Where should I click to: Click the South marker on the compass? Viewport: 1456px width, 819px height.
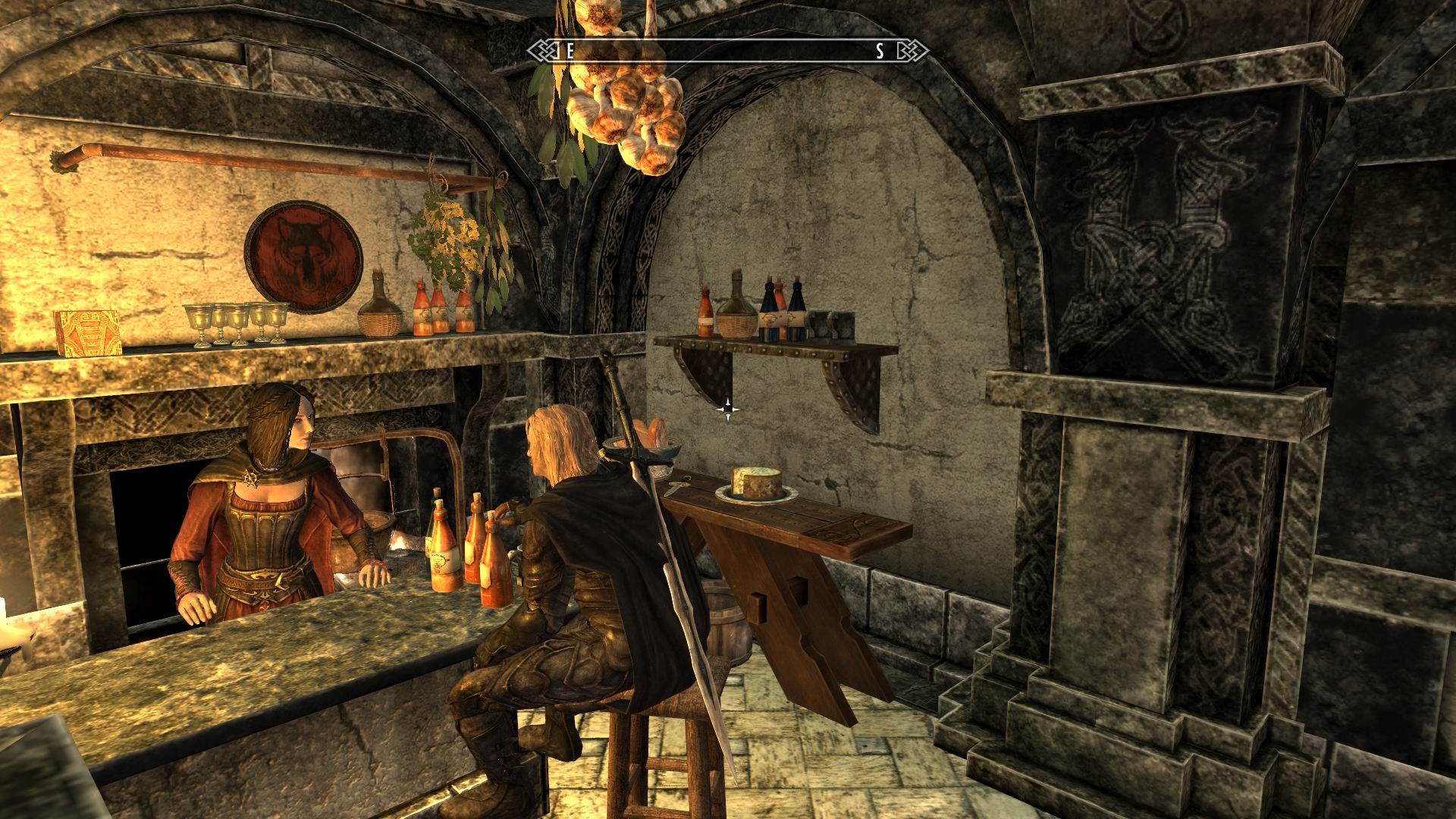(880, 52)
